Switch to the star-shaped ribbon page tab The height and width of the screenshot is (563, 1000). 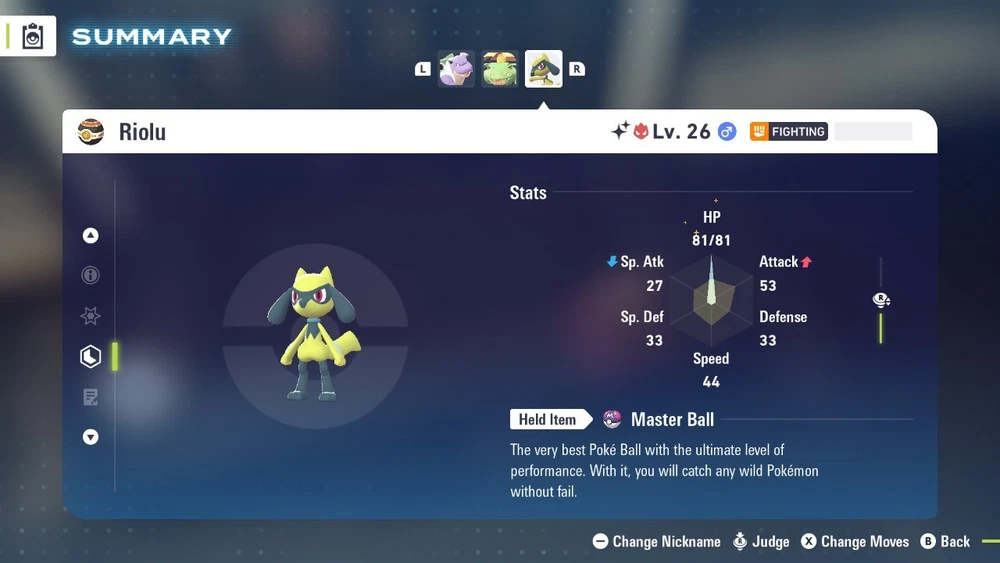[91, 316]
